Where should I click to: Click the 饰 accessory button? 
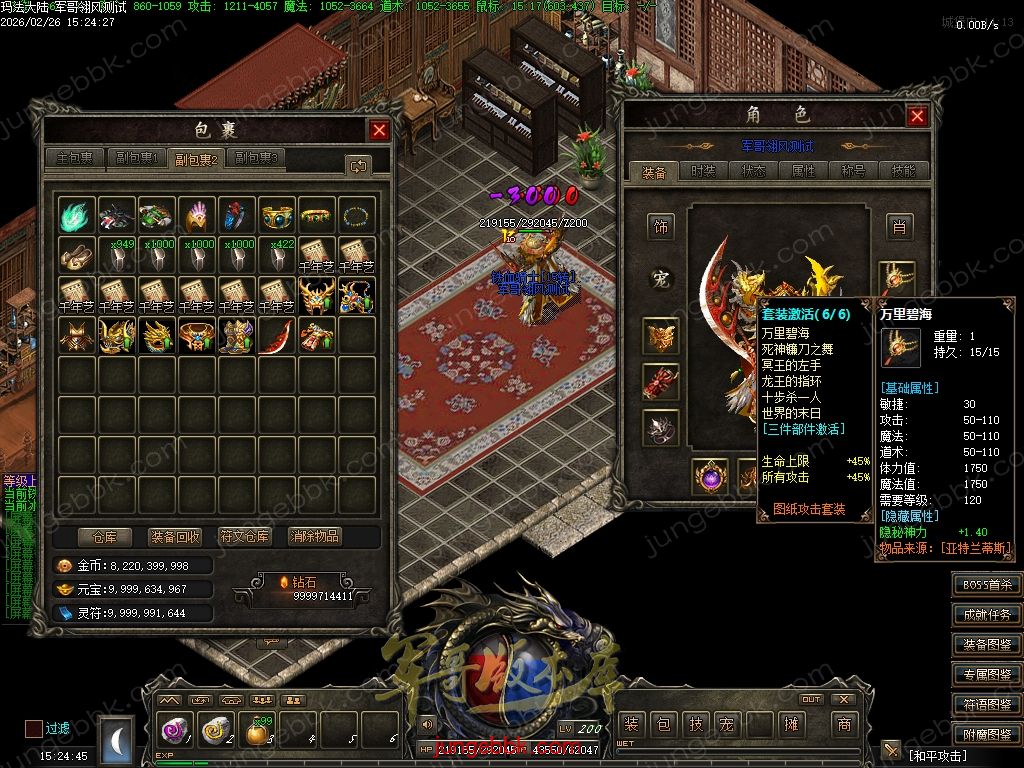point(660,227)
